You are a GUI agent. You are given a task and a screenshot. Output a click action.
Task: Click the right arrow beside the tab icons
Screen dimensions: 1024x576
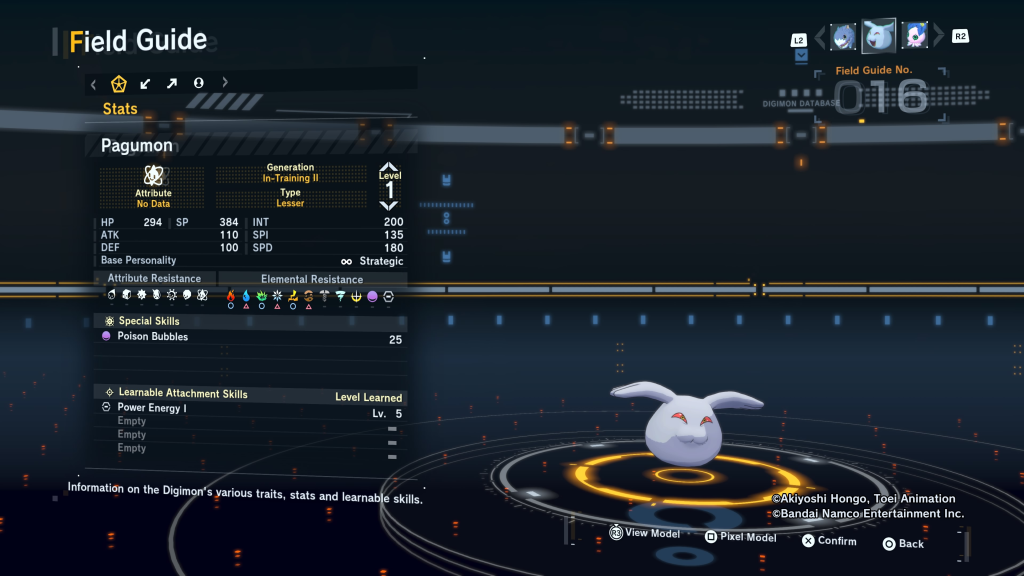(225, 83)
